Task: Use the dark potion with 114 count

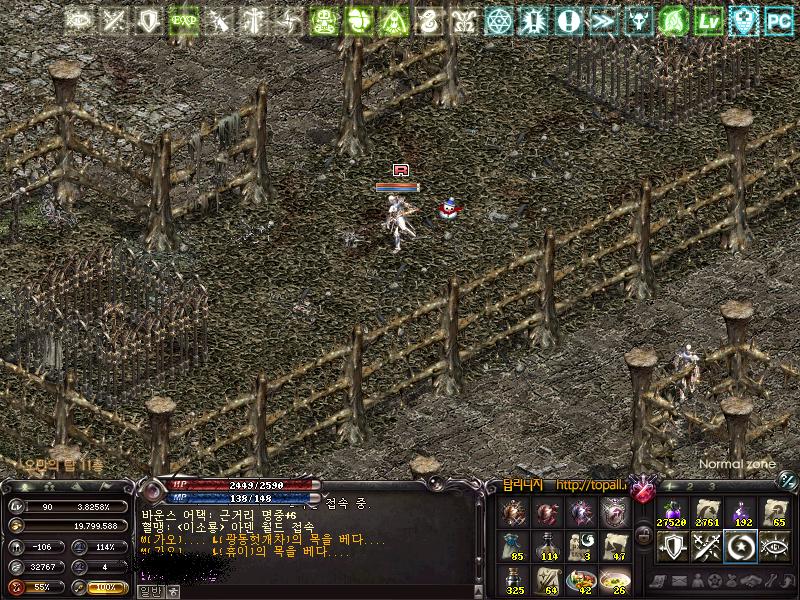Action: click(548, 545)
